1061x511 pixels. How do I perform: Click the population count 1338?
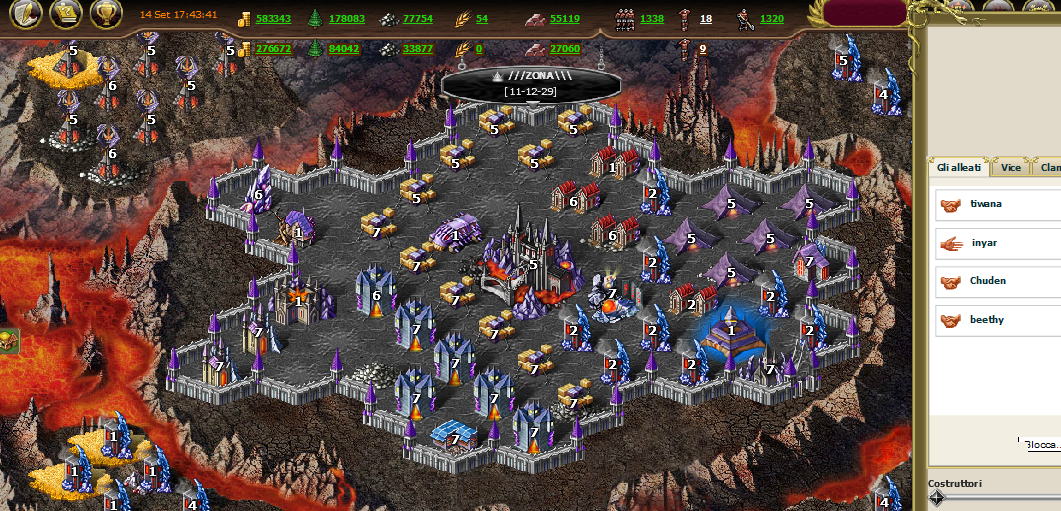652,19
